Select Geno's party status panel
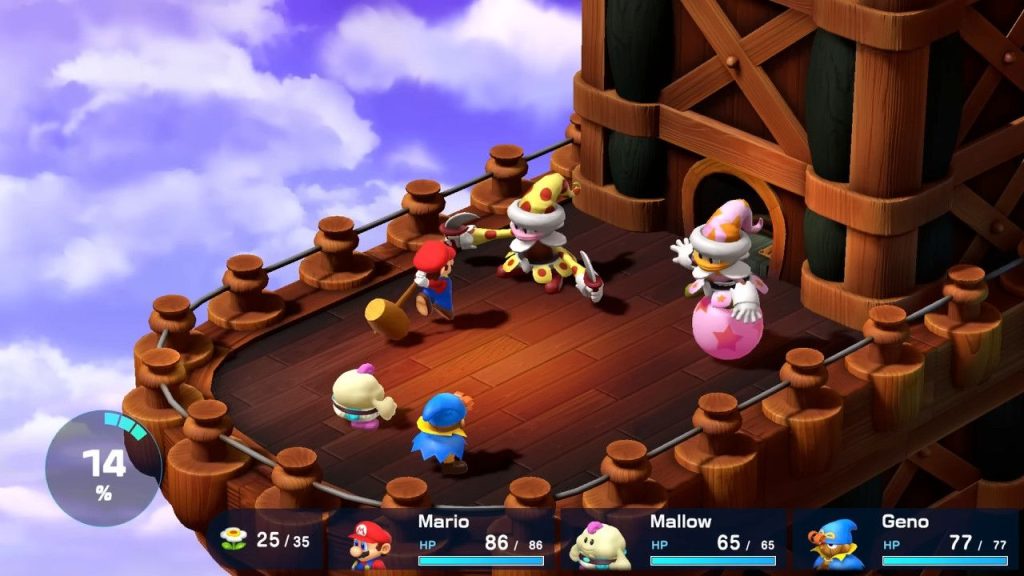 (905, 541)
